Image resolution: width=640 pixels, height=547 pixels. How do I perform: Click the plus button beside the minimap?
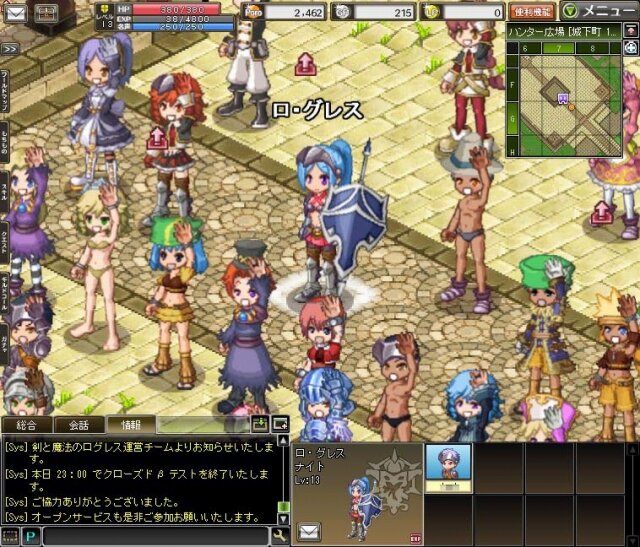tap(630, 47)
